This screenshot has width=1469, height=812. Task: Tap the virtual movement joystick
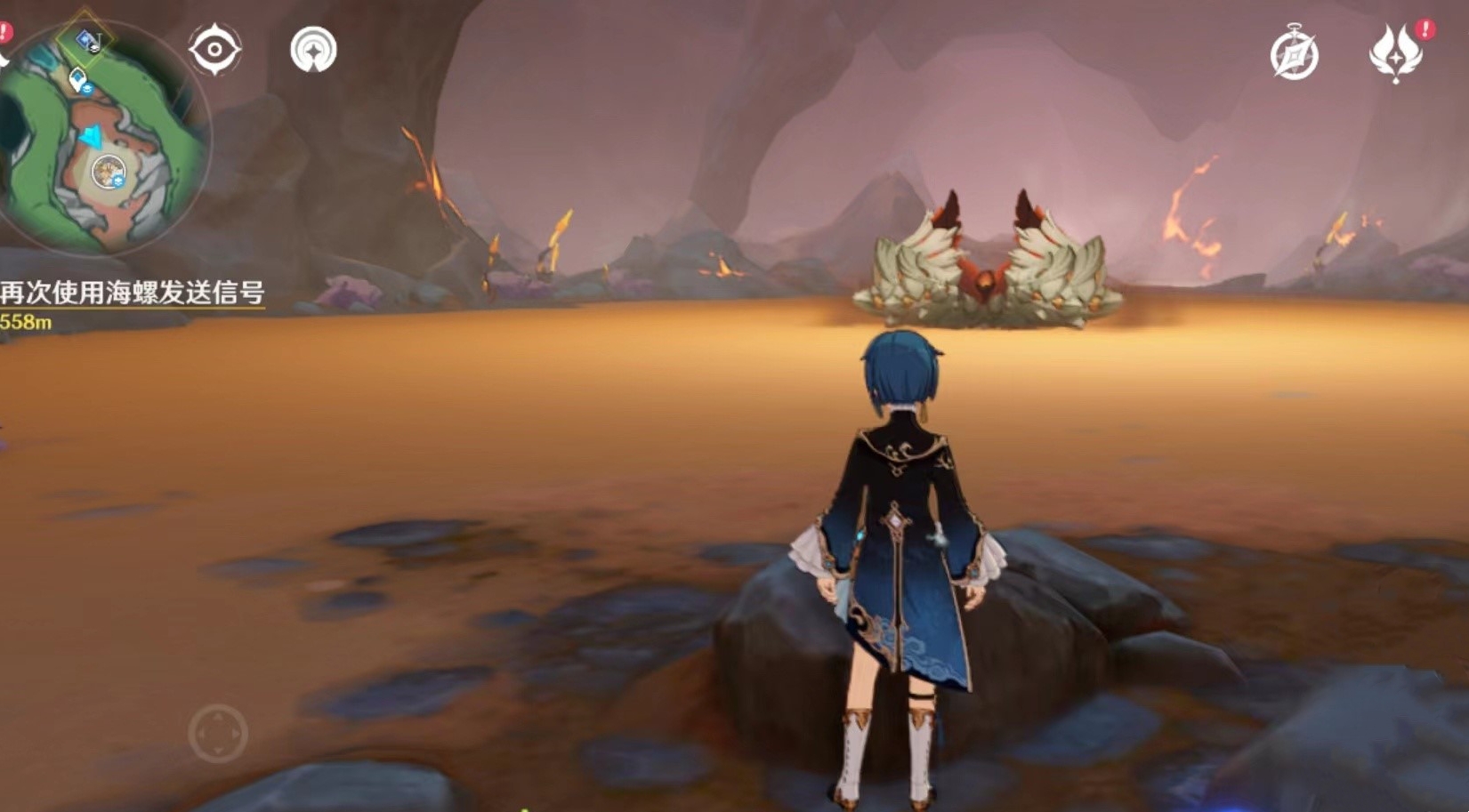tap(218, 734)
